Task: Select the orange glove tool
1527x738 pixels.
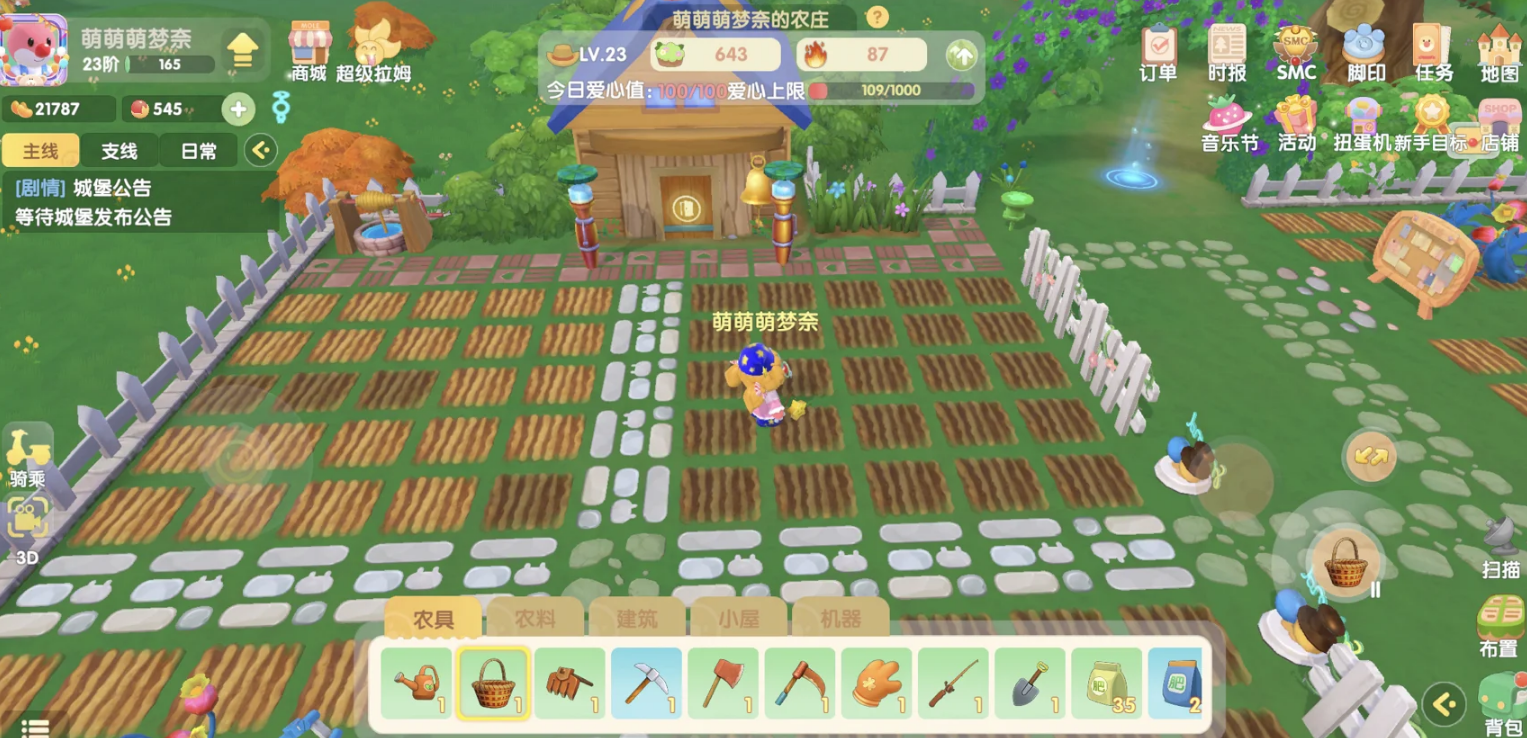Action: pyautogui.click(x=876, y=684)
